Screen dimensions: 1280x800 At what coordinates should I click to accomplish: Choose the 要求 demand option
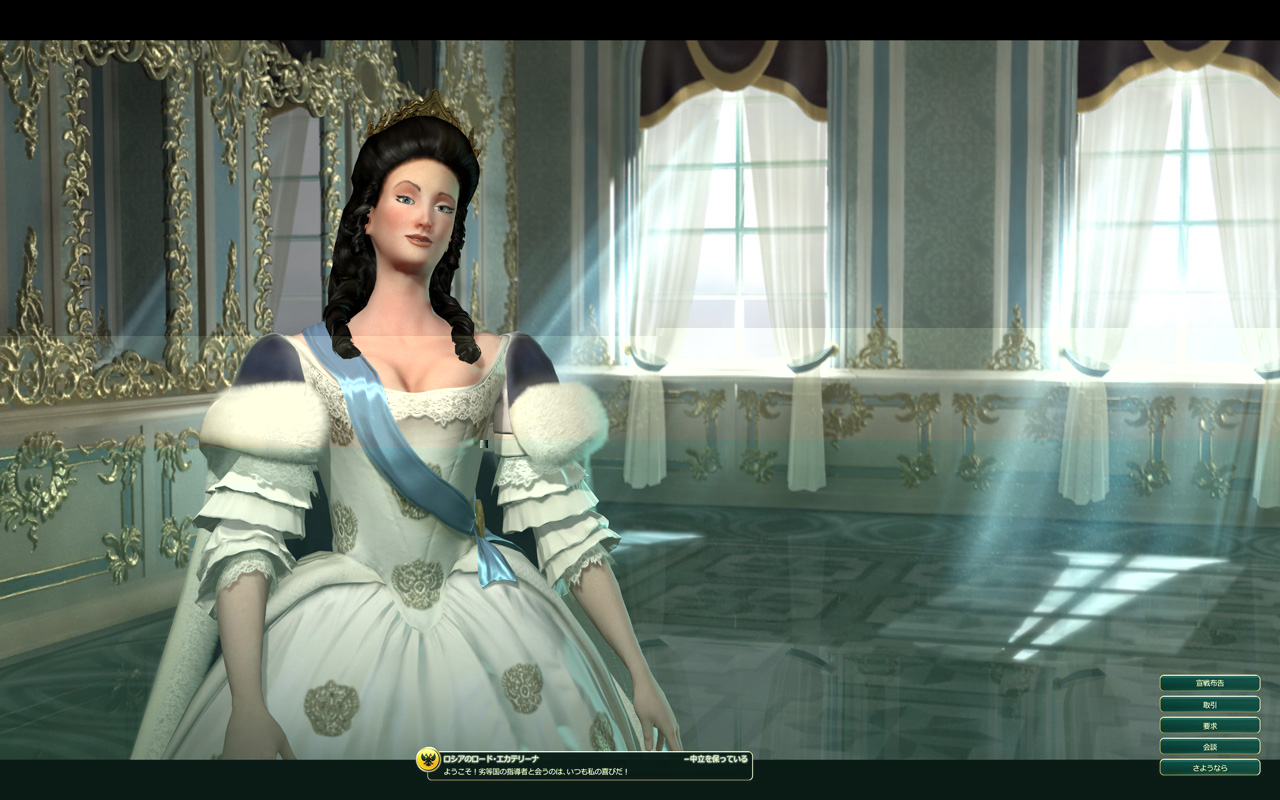pos(1209,725)
